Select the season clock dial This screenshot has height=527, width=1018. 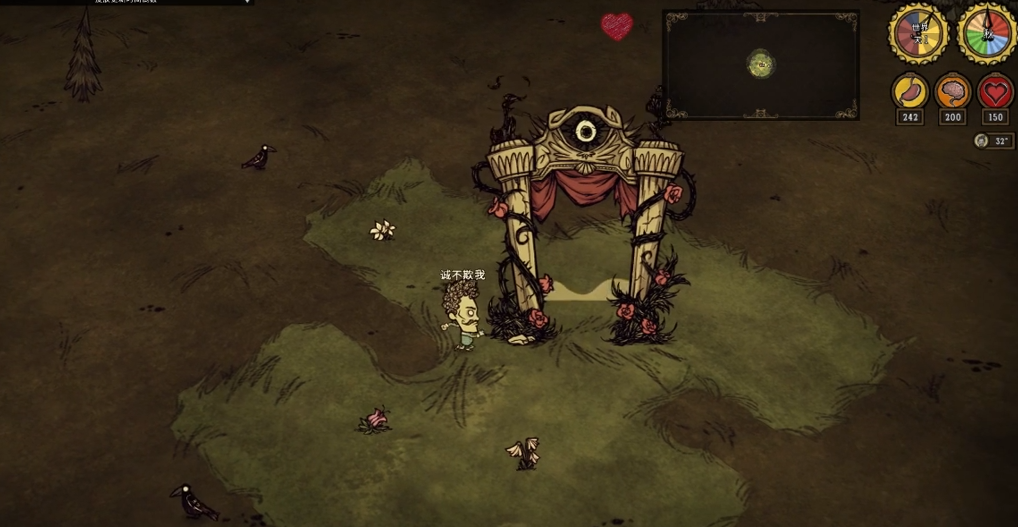tap(986, 34)
